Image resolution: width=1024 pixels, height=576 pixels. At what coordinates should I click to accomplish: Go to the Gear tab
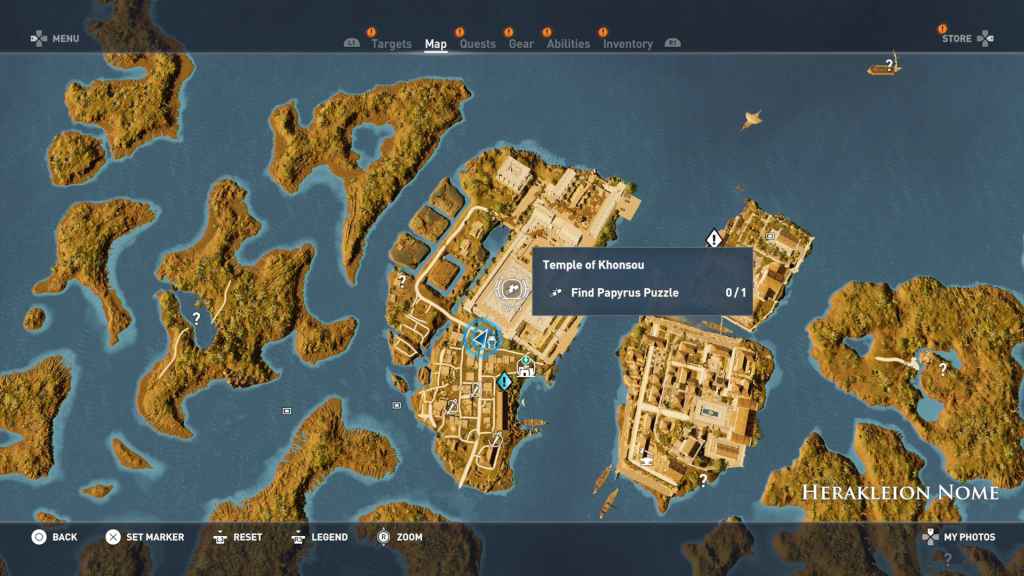pos(521,44)
